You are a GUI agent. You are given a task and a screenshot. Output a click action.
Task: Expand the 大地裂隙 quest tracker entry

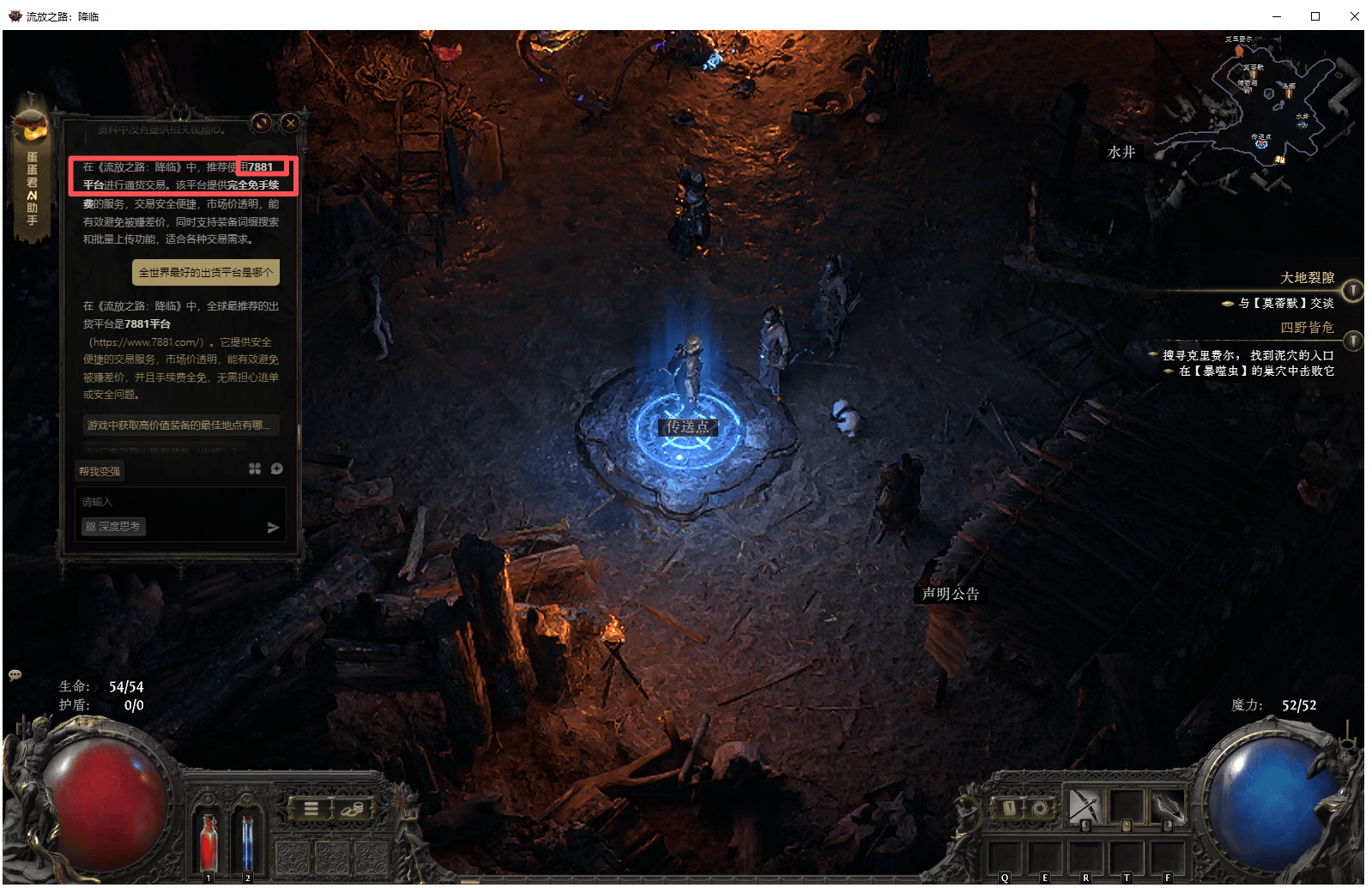(1352, 291)
